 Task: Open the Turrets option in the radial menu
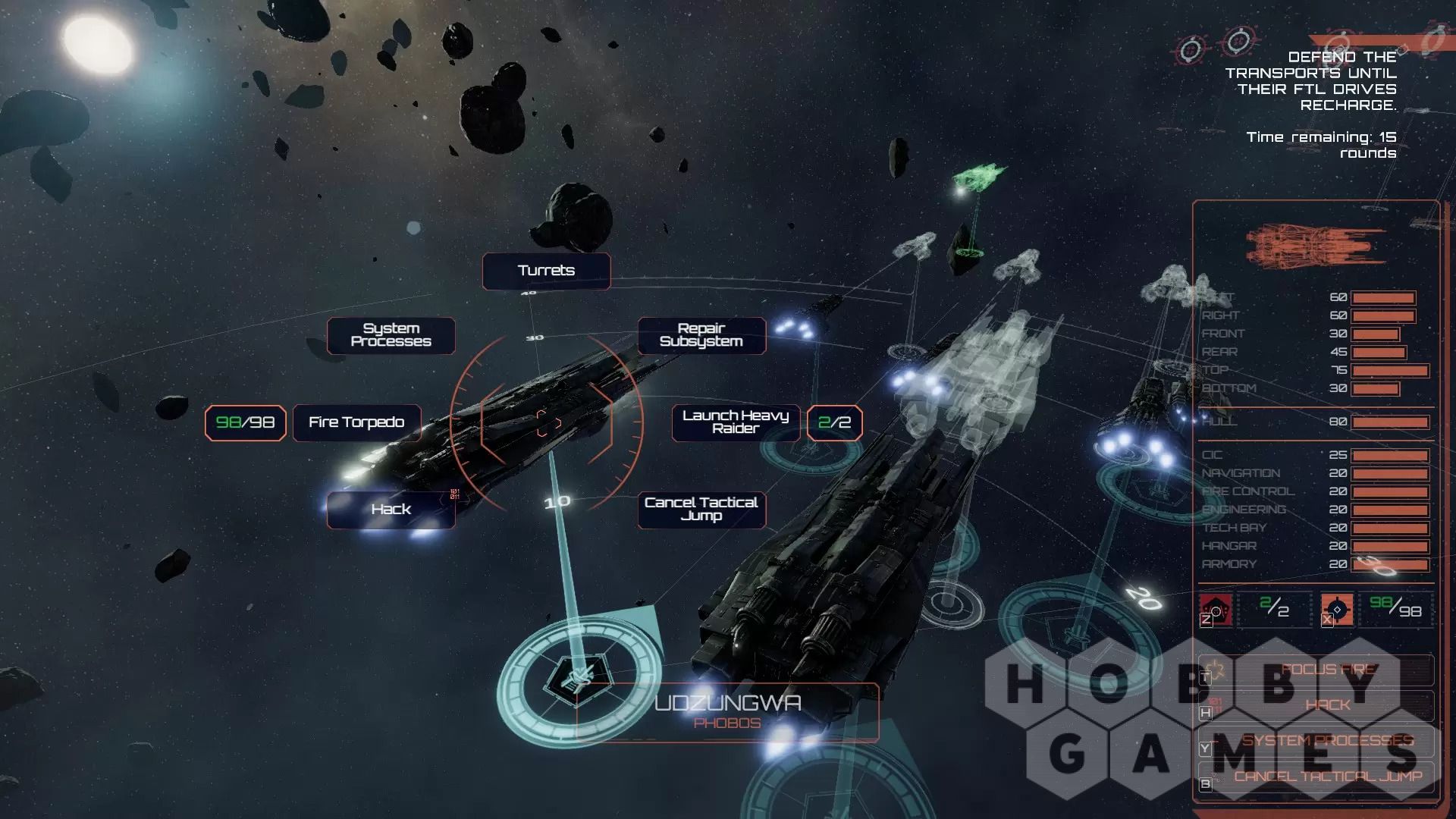(546, 271)
